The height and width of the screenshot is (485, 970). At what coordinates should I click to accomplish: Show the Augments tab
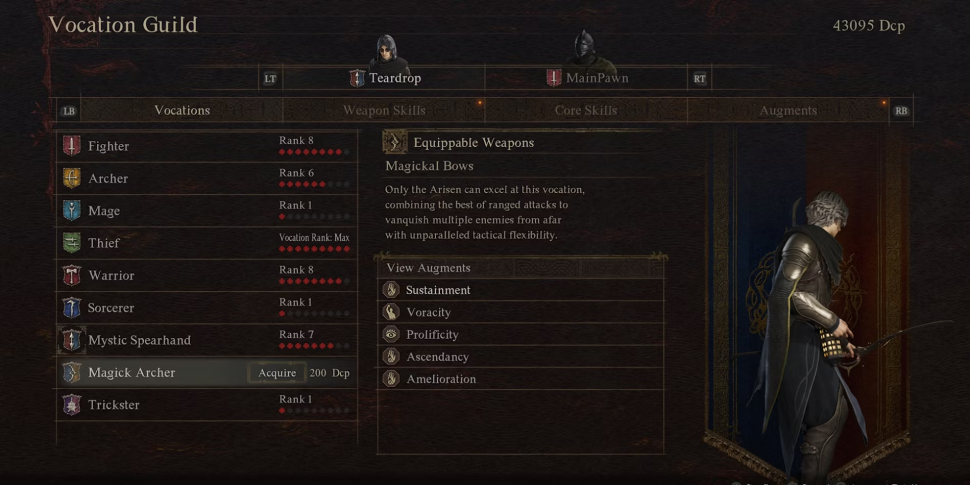(x=788, y=110)
